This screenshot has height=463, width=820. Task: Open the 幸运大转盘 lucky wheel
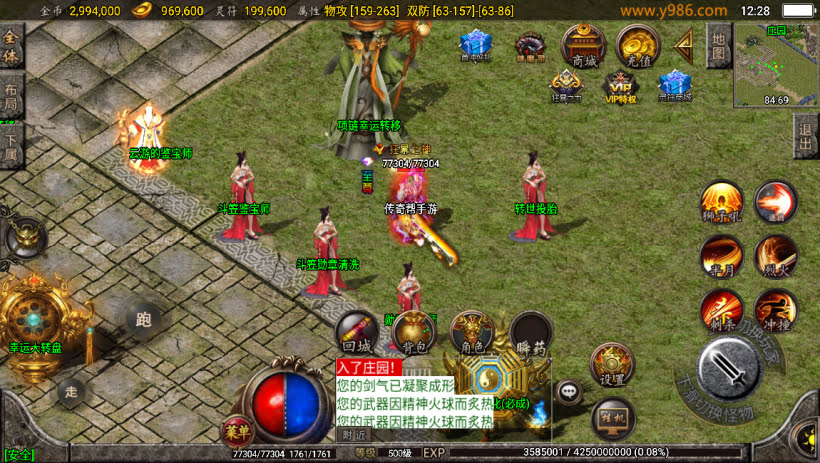[x=34, y=316]
